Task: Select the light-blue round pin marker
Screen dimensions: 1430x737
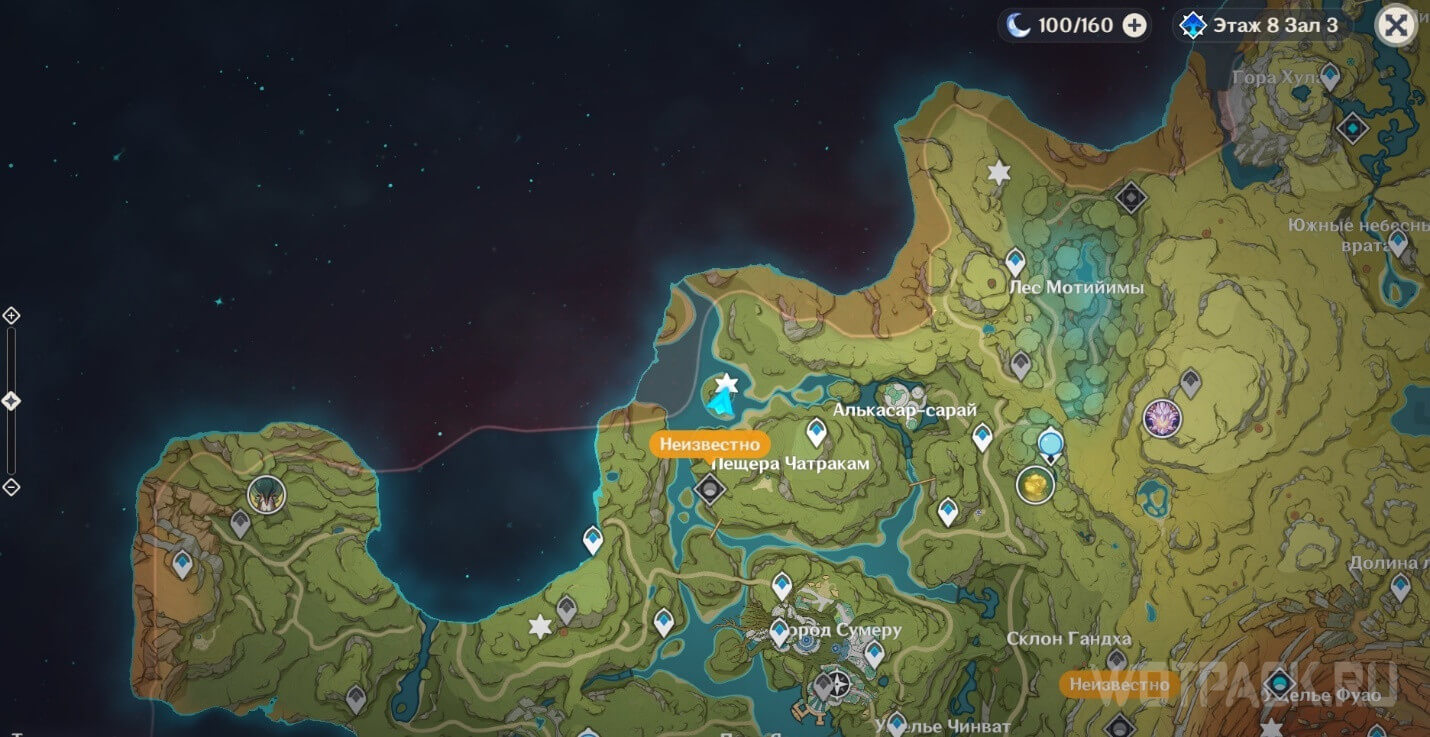Action: coord(1049,442)
